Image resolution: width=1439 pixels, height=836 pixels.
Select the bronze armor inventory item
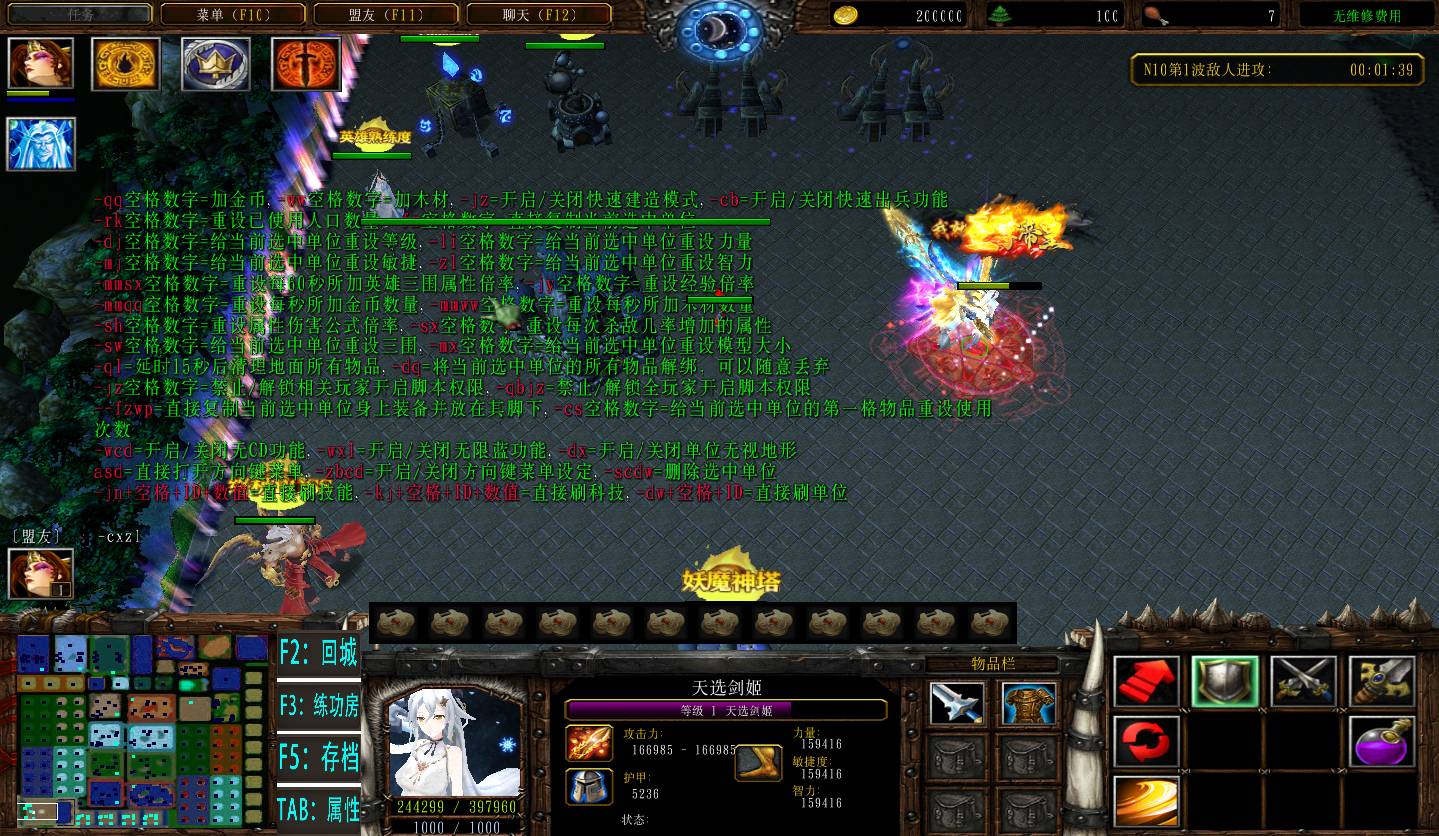[x=1030, y=704]
